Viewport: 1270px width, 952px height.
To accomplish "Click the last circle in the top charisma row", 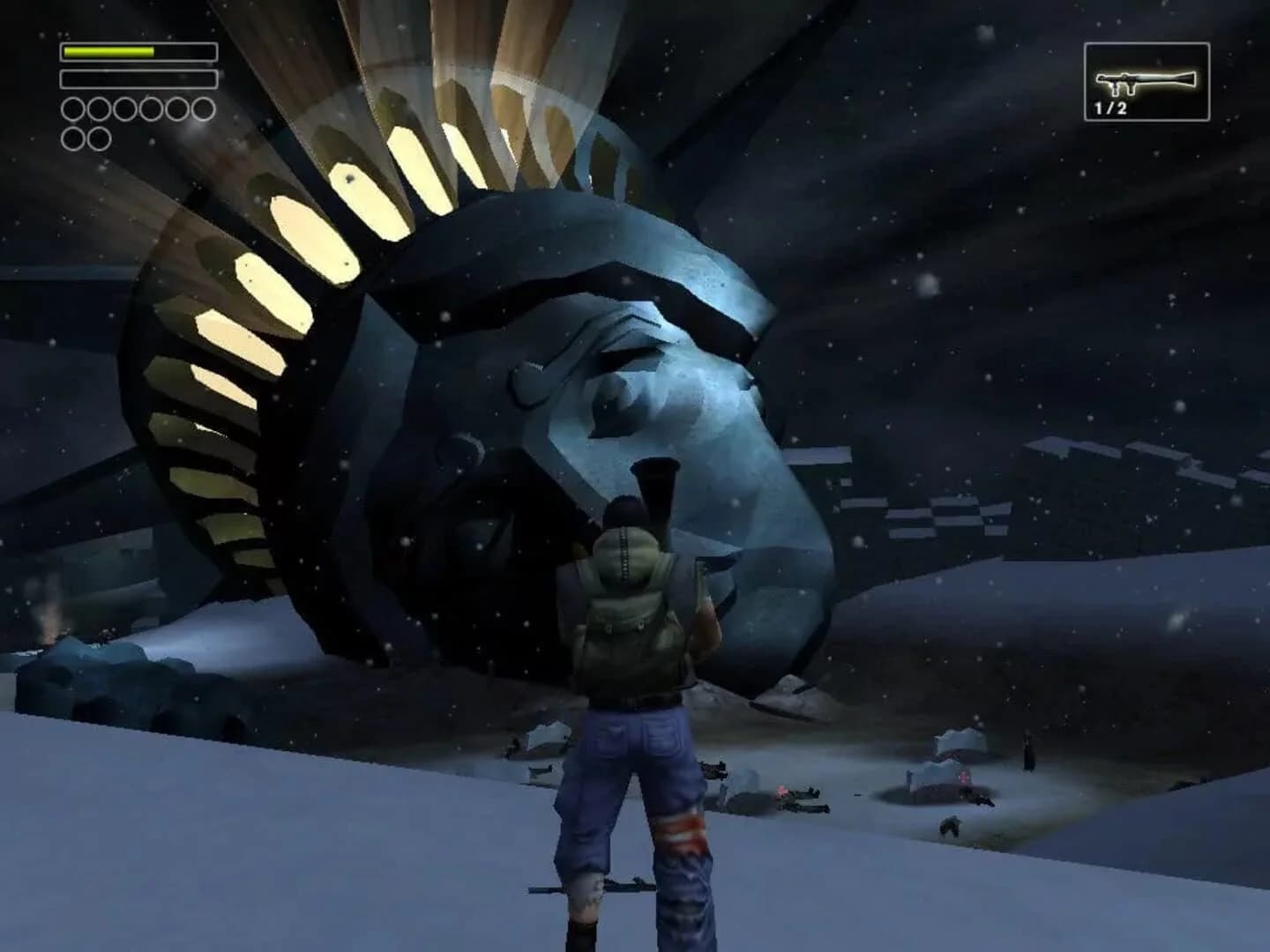I will point(203,109).
